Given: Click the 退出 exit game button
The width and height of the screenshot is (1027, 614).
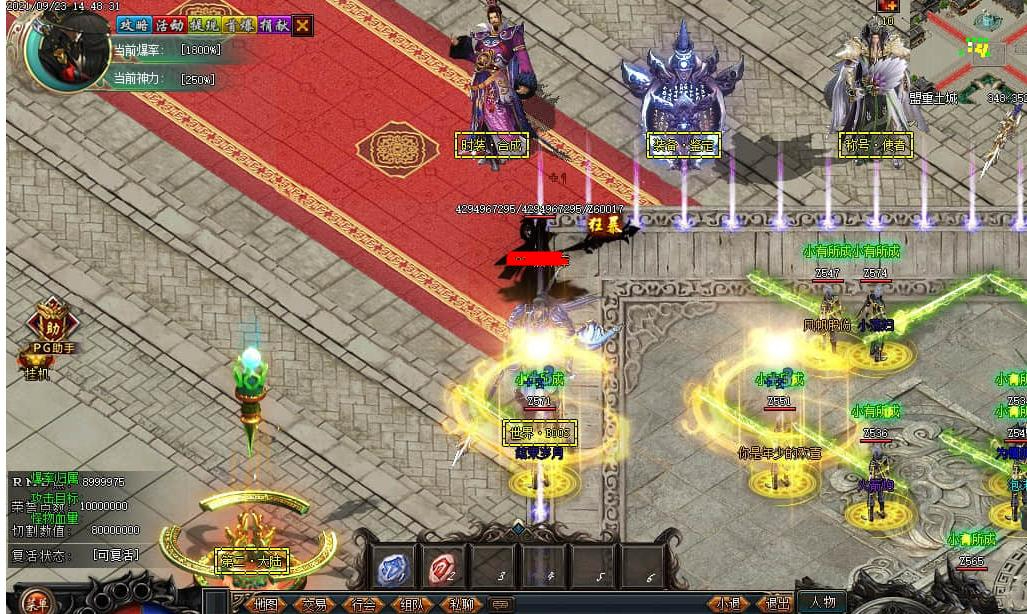Looking at the screenshot, I should [777, 604].
